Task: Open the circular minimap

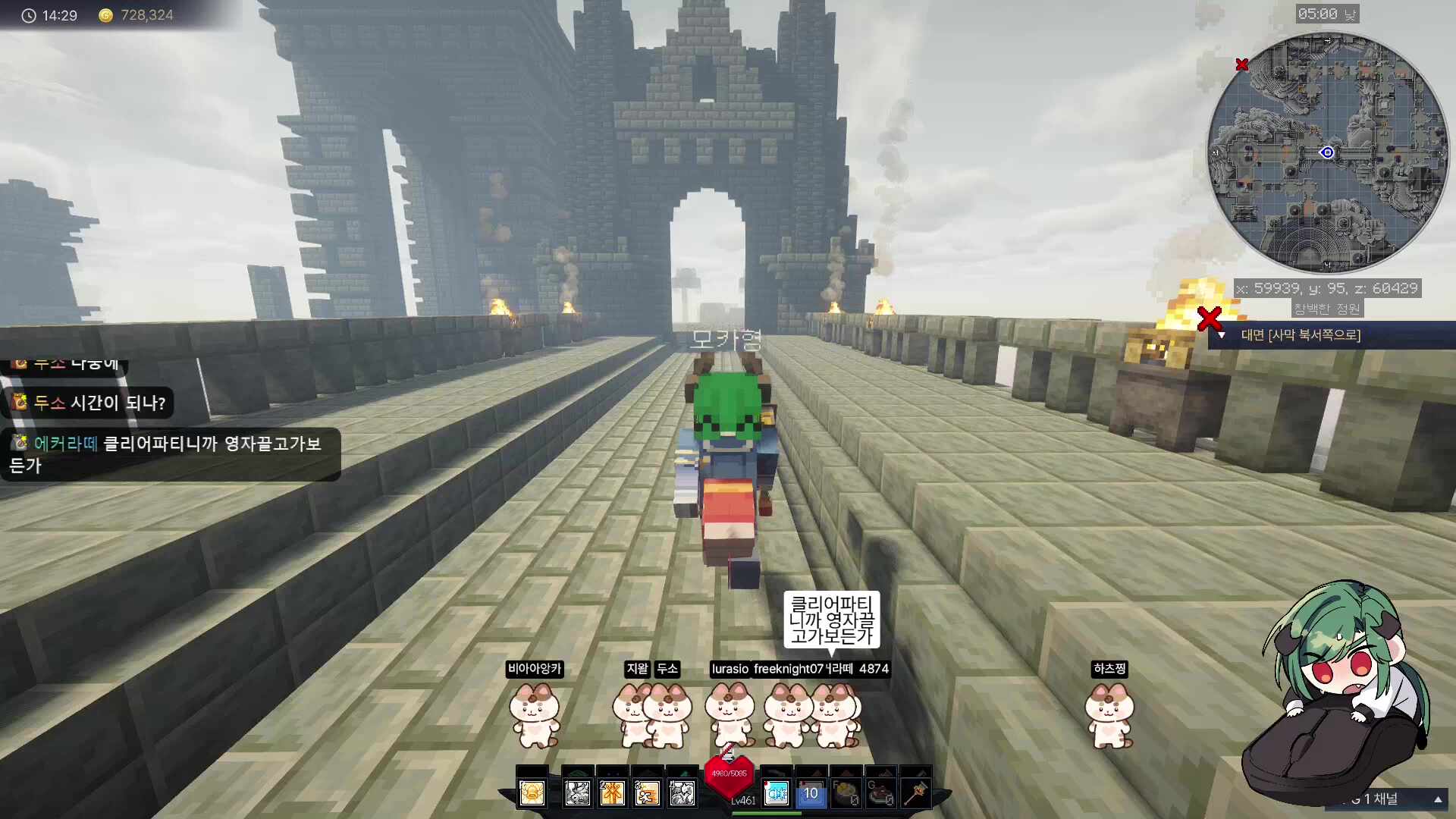Action: 1327,152
